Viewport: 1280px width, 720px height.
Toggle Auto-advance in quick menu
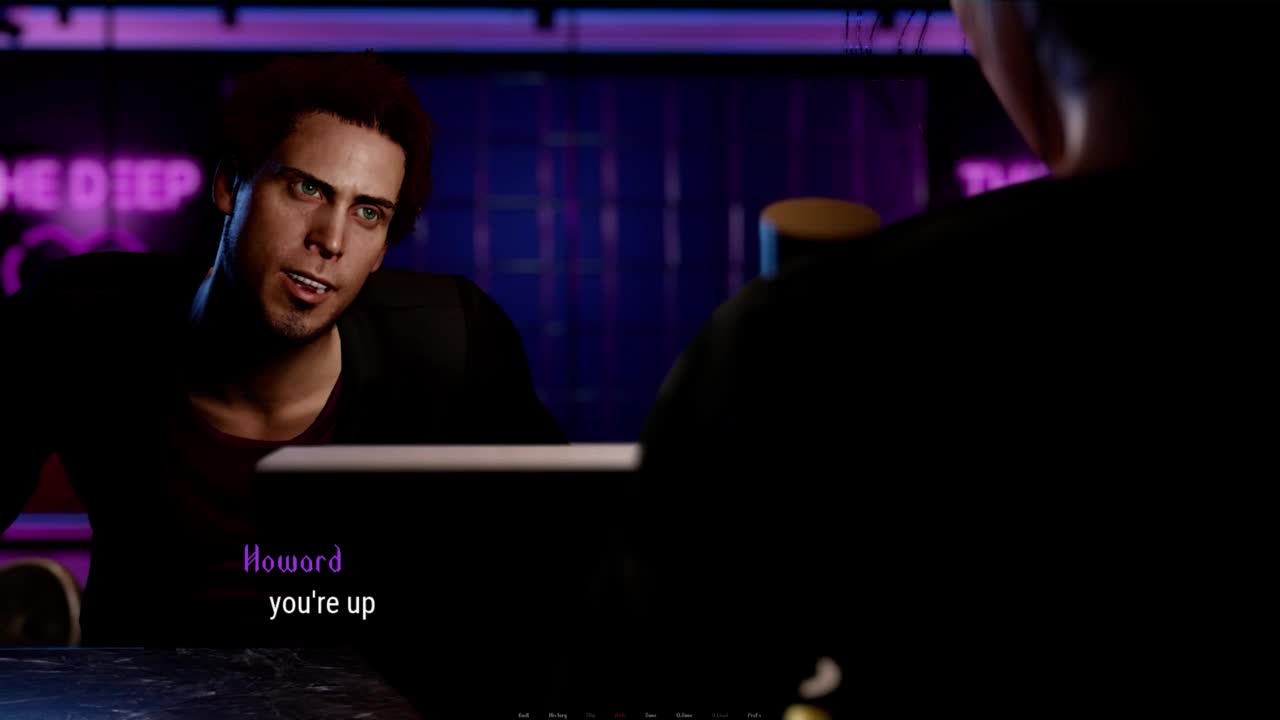620,715
